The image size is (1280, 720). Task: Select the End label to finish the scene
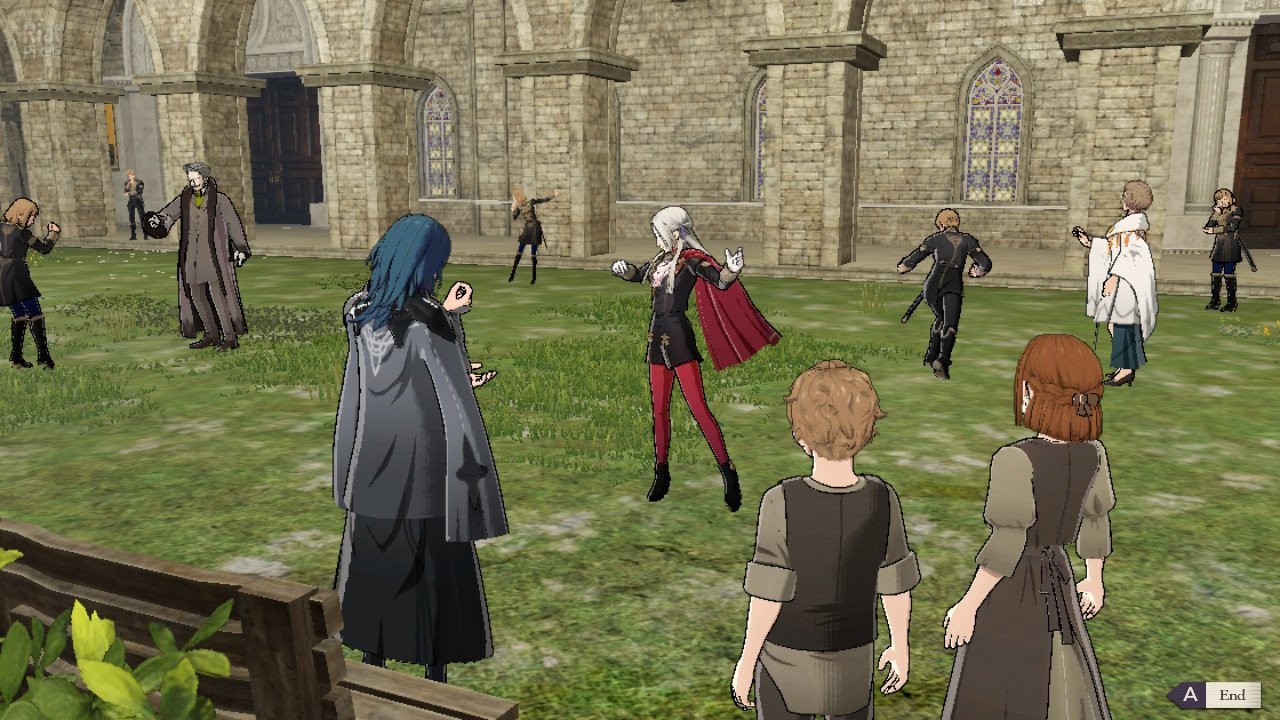(1231, 695)
